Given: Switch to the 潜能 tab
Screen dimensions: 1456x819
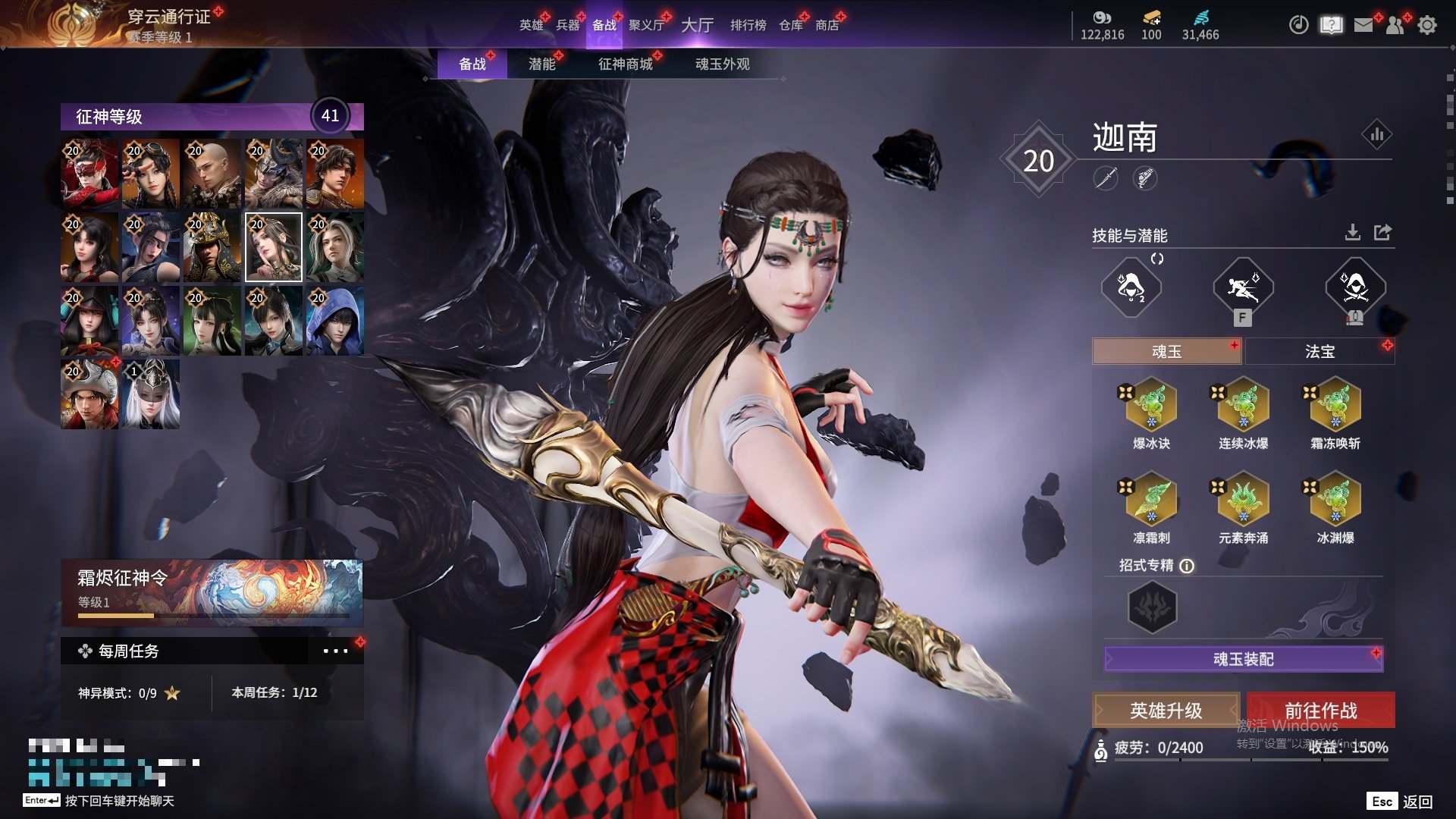Looking at the screenshot, I should pos(541,64).
